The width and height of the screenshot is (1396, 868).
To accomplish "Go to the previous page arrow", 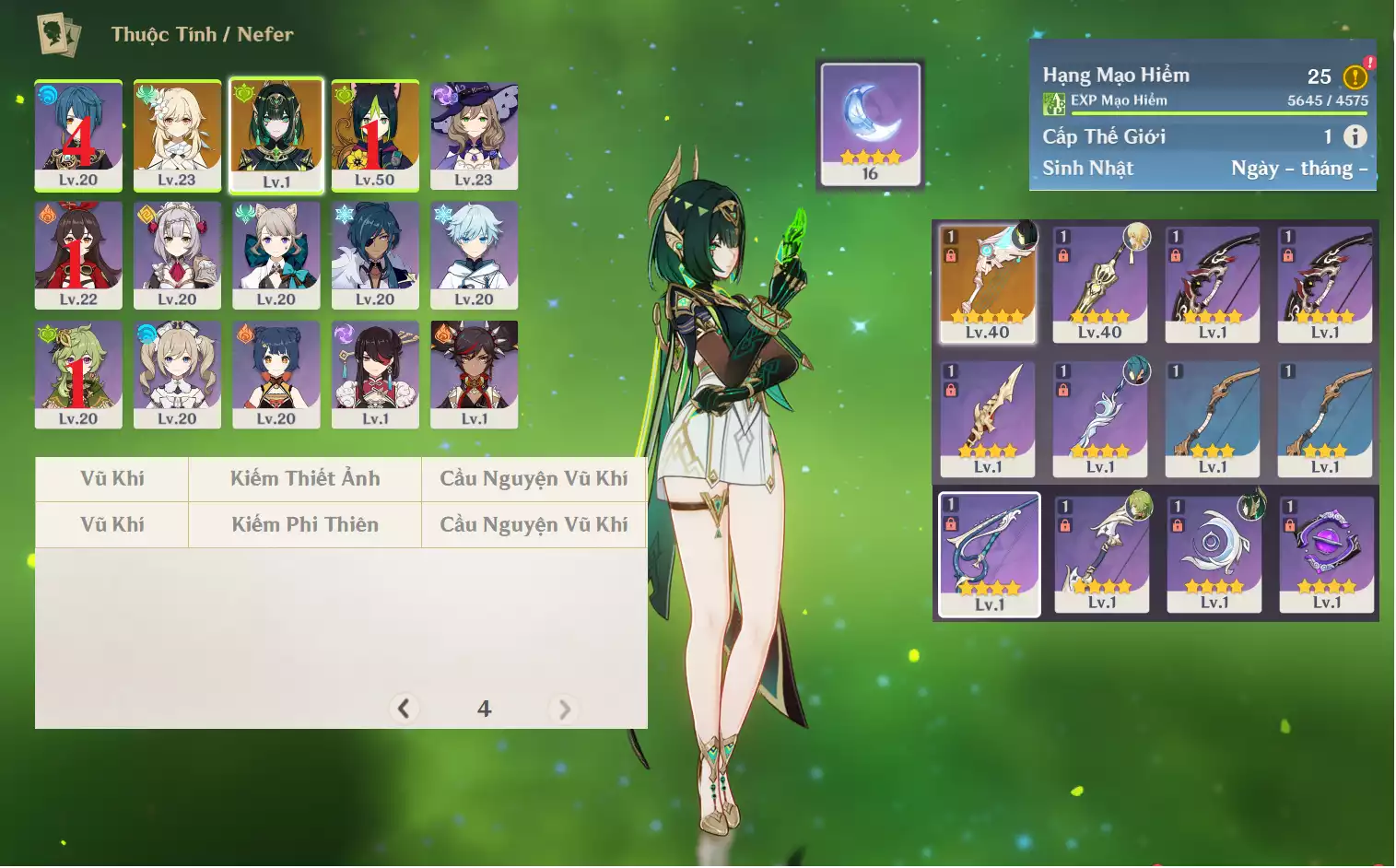I will point(404,709).
